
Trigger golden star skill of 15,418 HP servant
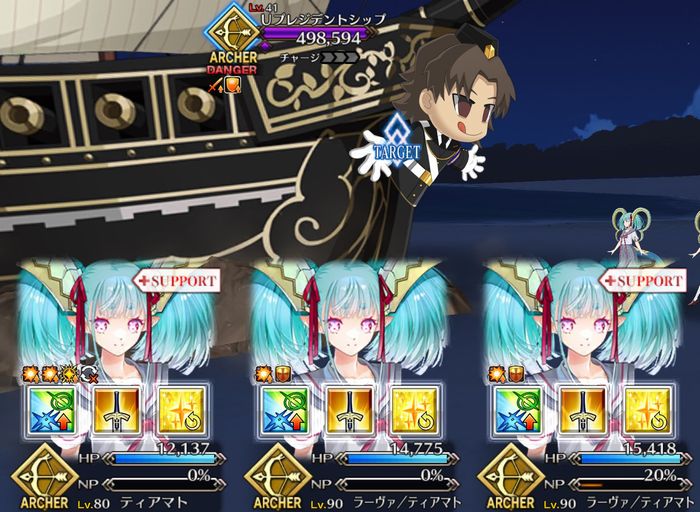pyautogui.click(x=647, y=410)
